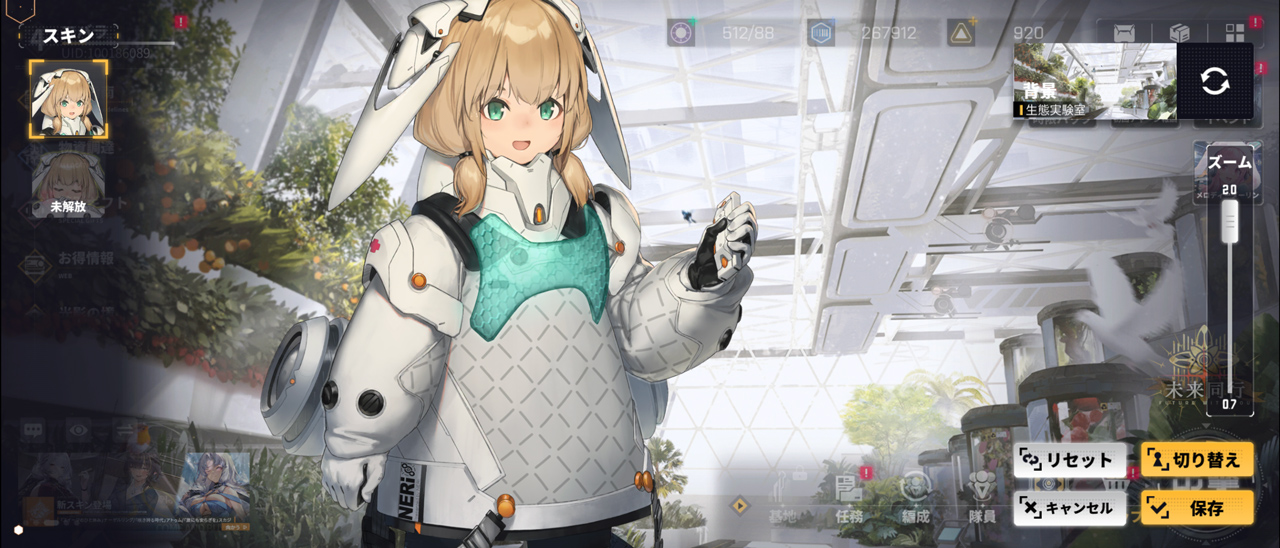Click the 切り替え switch button

[1197, 460]
